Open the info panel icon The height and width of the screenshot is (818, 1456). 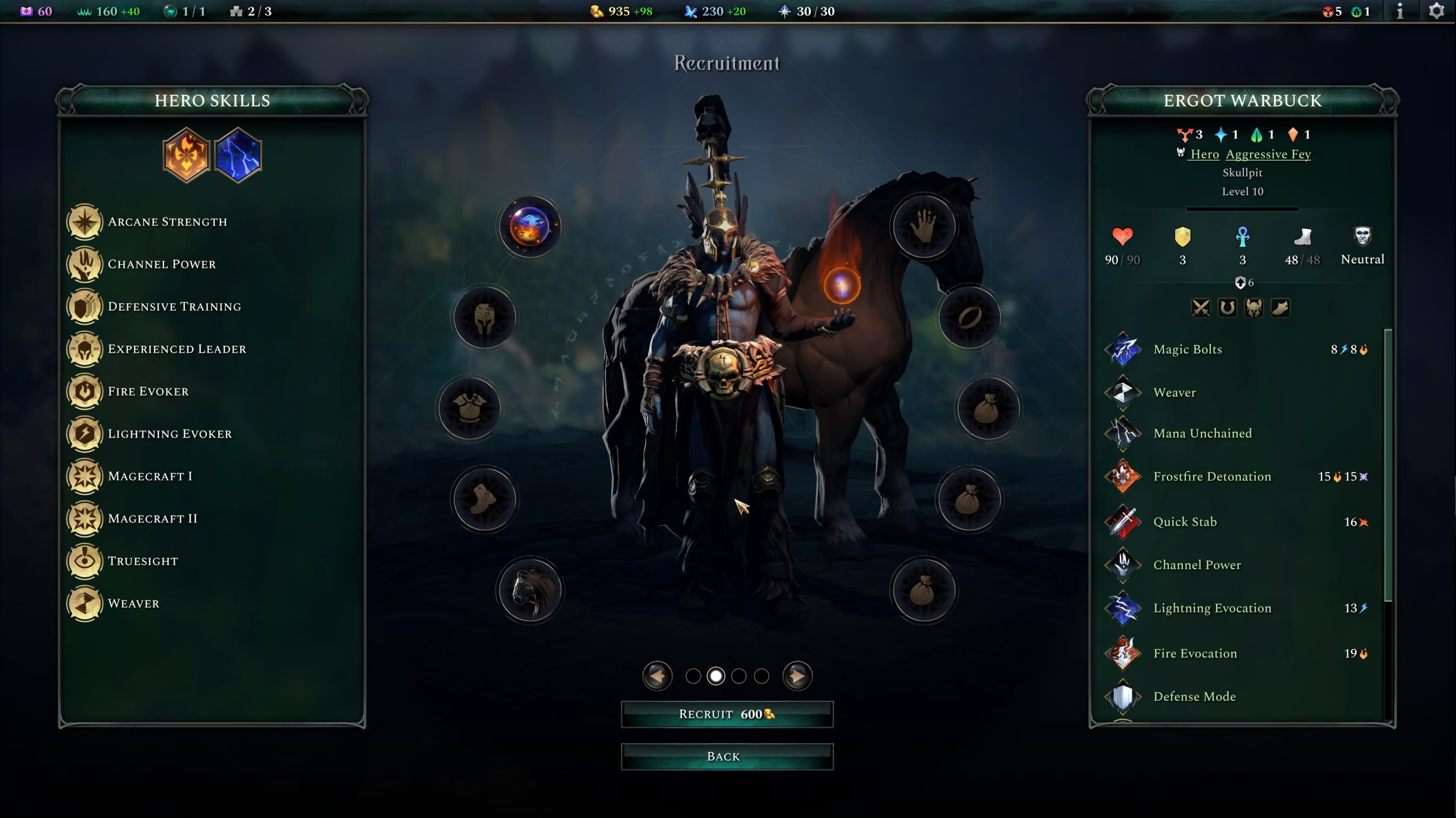1400,11
